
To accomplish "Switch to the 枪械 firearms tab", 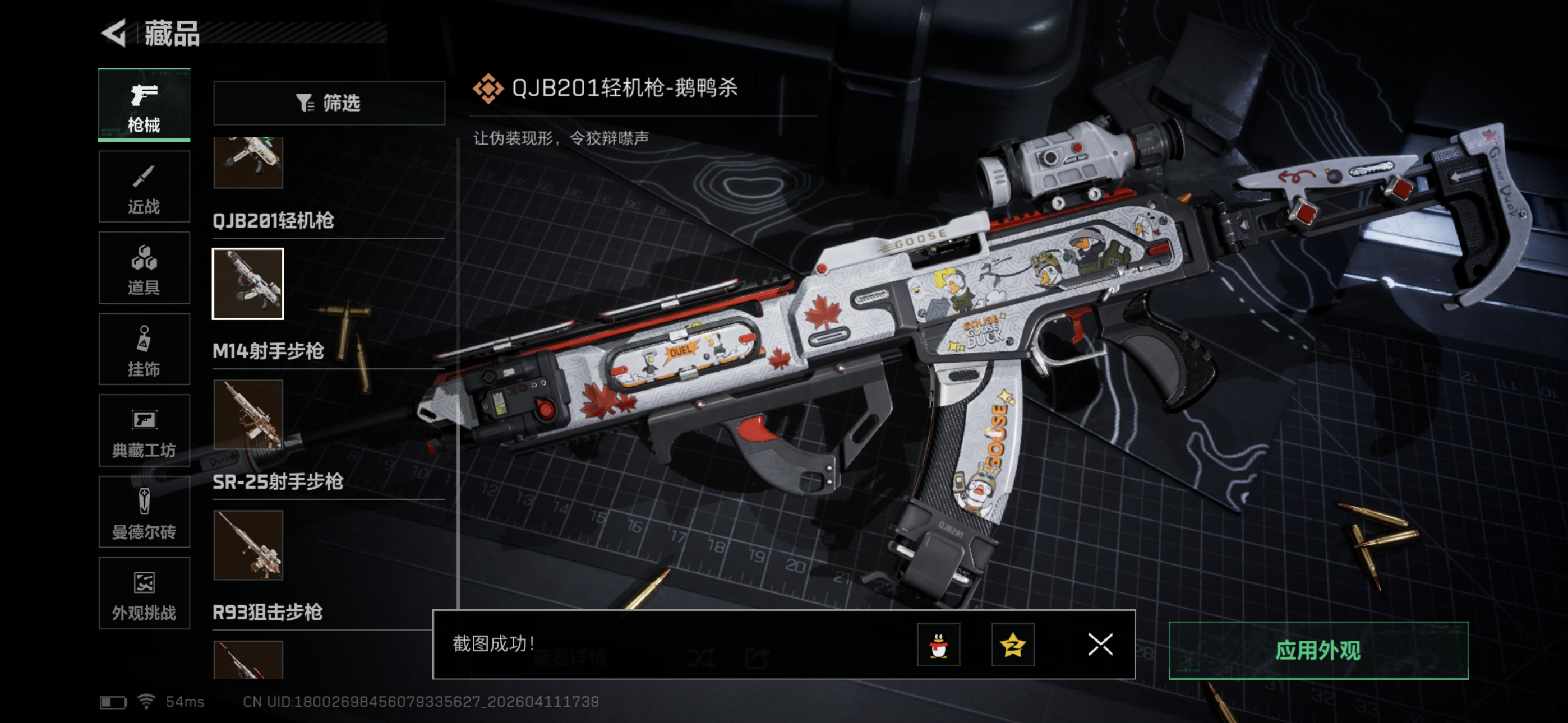I will pyautogui.click(x=144, y=105).
